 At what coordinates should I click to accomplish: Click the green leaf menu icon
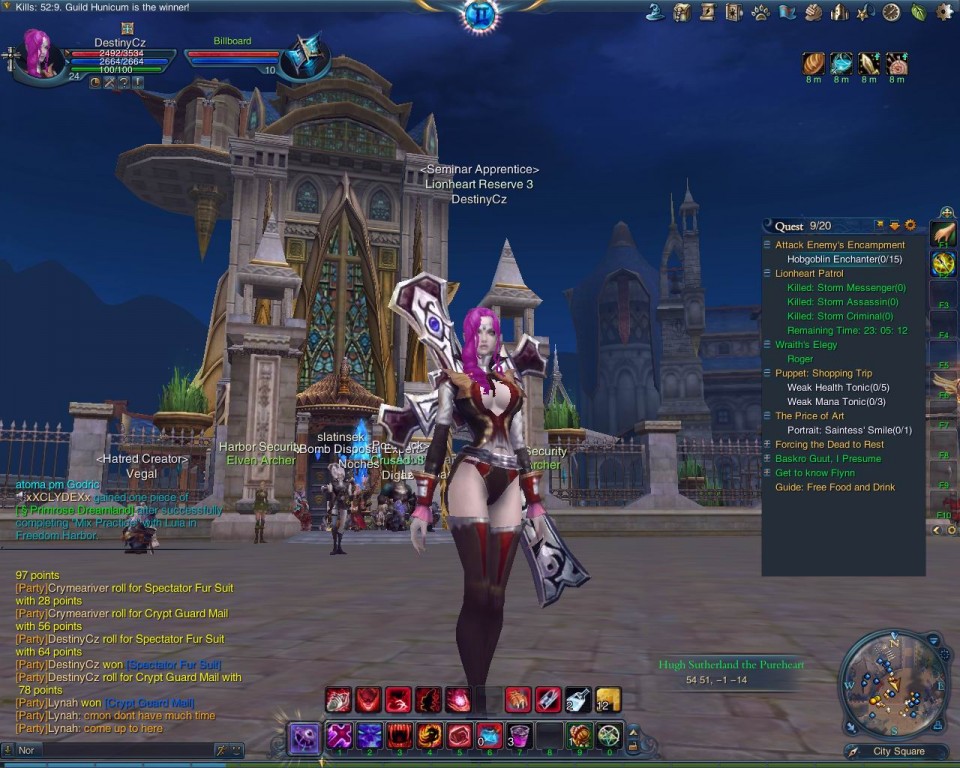click(918, 12)
